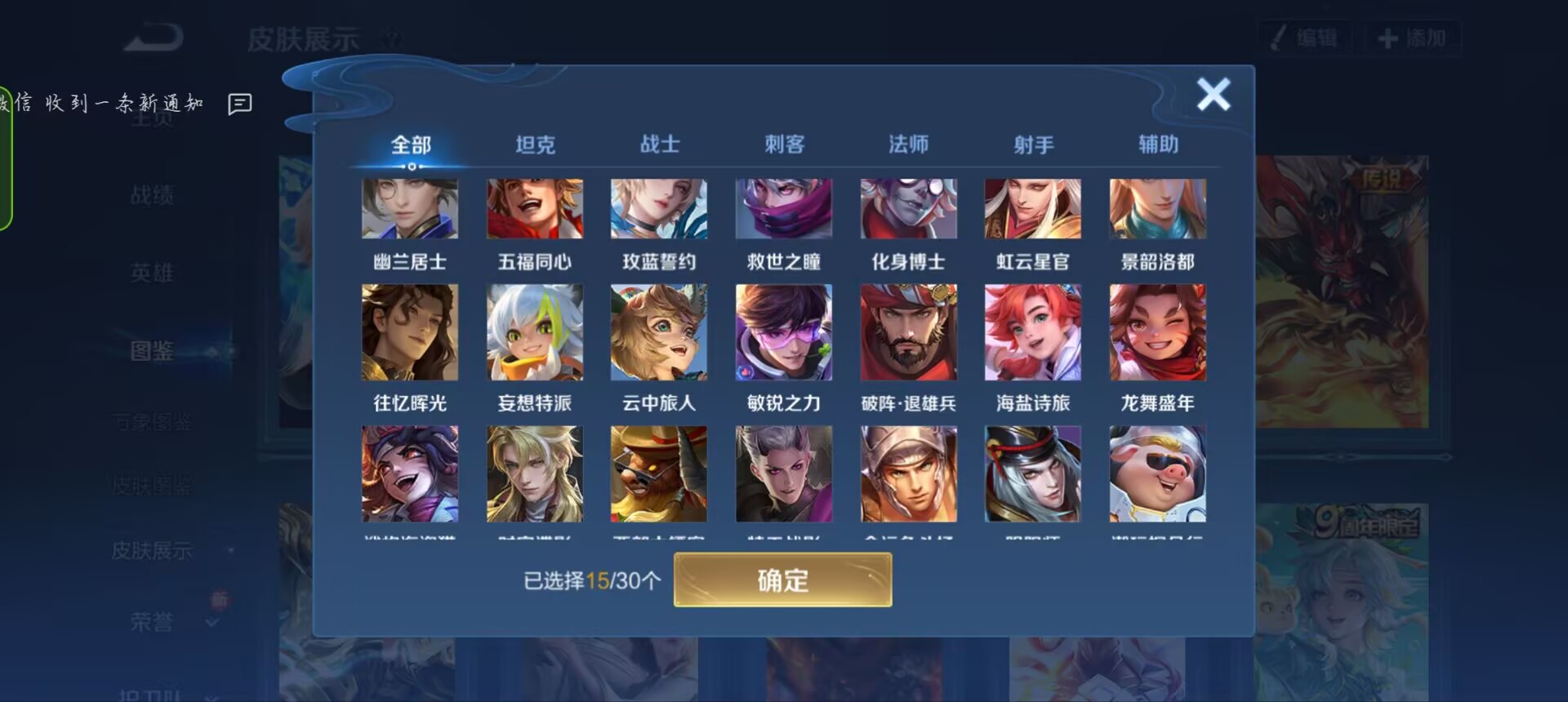Switch to the 坦克 category tab
This screenshot has height=702, width=1568.
coord(535,144)
